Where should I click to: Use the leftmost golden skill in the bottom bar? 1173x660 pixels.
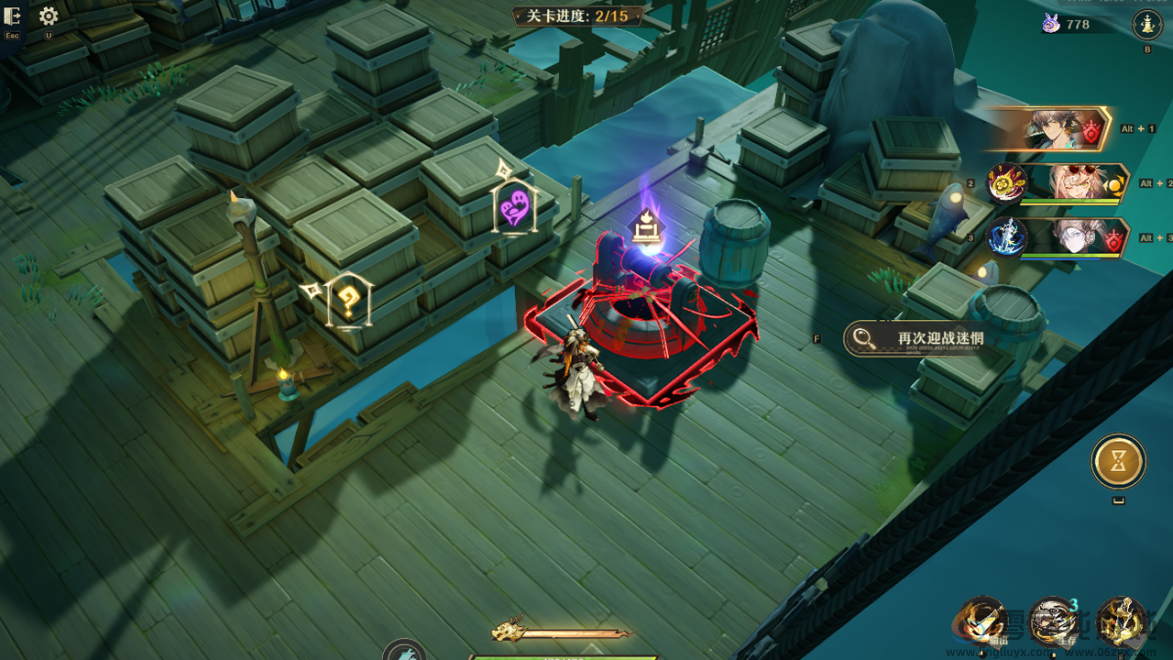(984, 621)
